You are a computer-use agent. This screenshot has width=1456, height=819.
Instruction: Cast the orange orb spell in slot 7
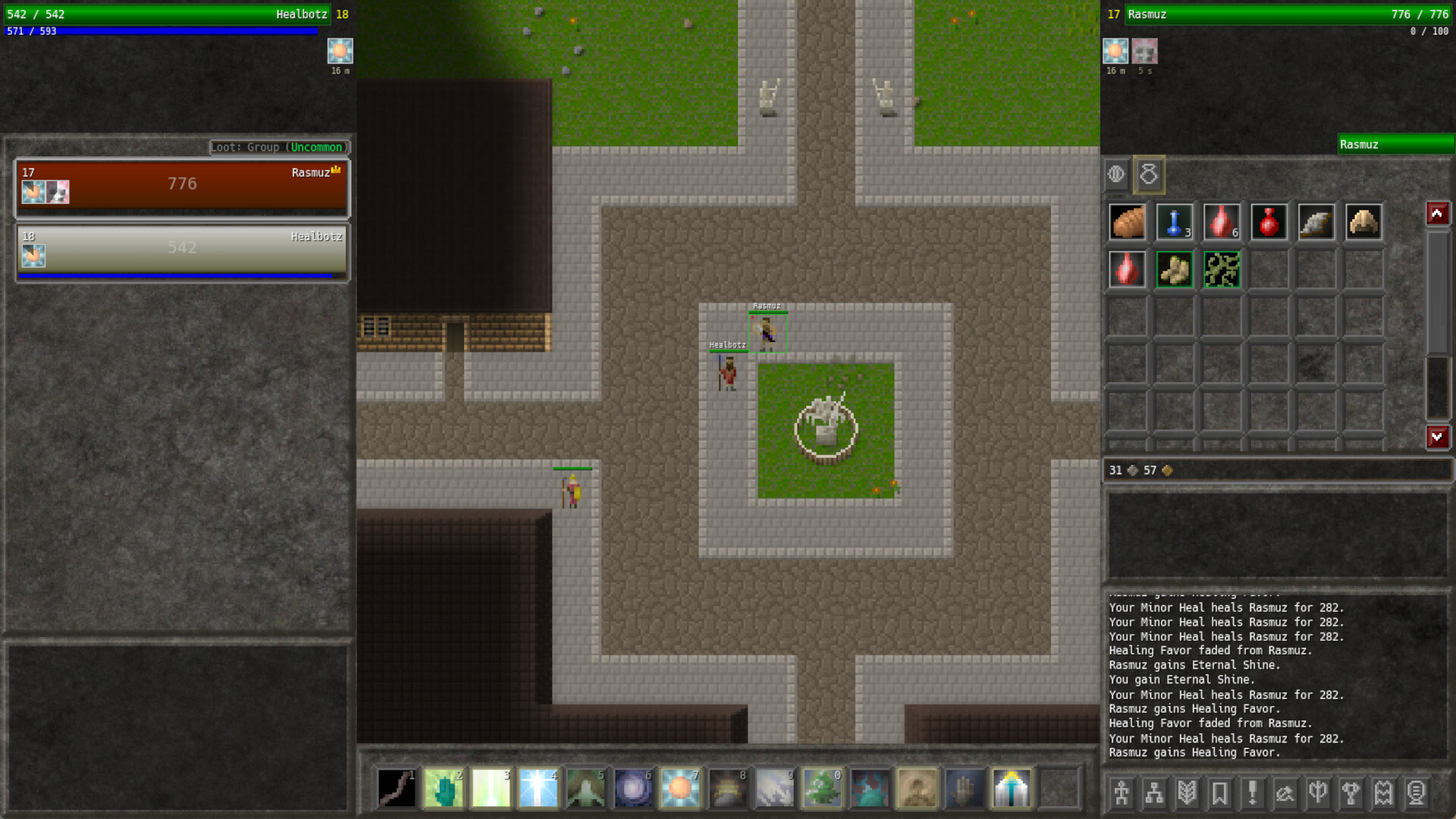(680, 787)
